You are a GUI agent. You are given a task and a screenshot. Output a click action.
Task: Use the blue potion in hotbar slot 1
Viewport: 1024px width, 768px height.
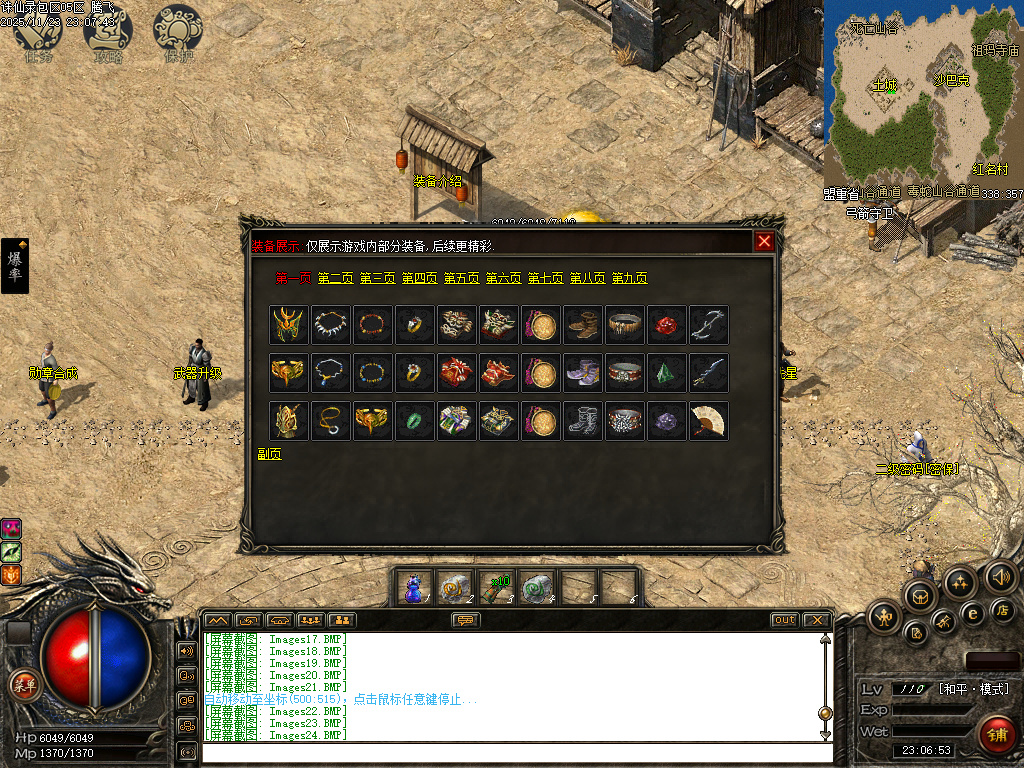point(413,588)
